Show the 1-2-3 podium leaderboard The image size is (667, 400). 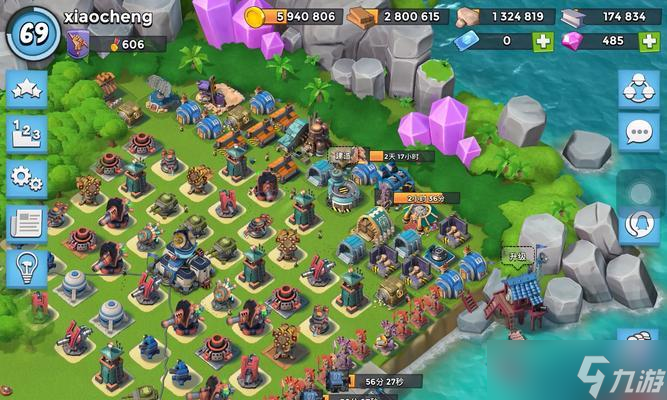coord(27,134)
